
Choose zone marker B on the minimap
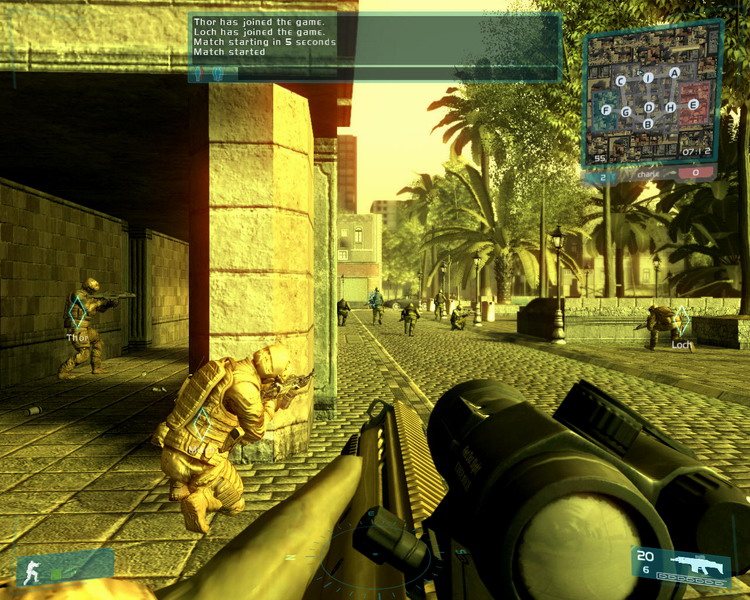pos(648,124)
